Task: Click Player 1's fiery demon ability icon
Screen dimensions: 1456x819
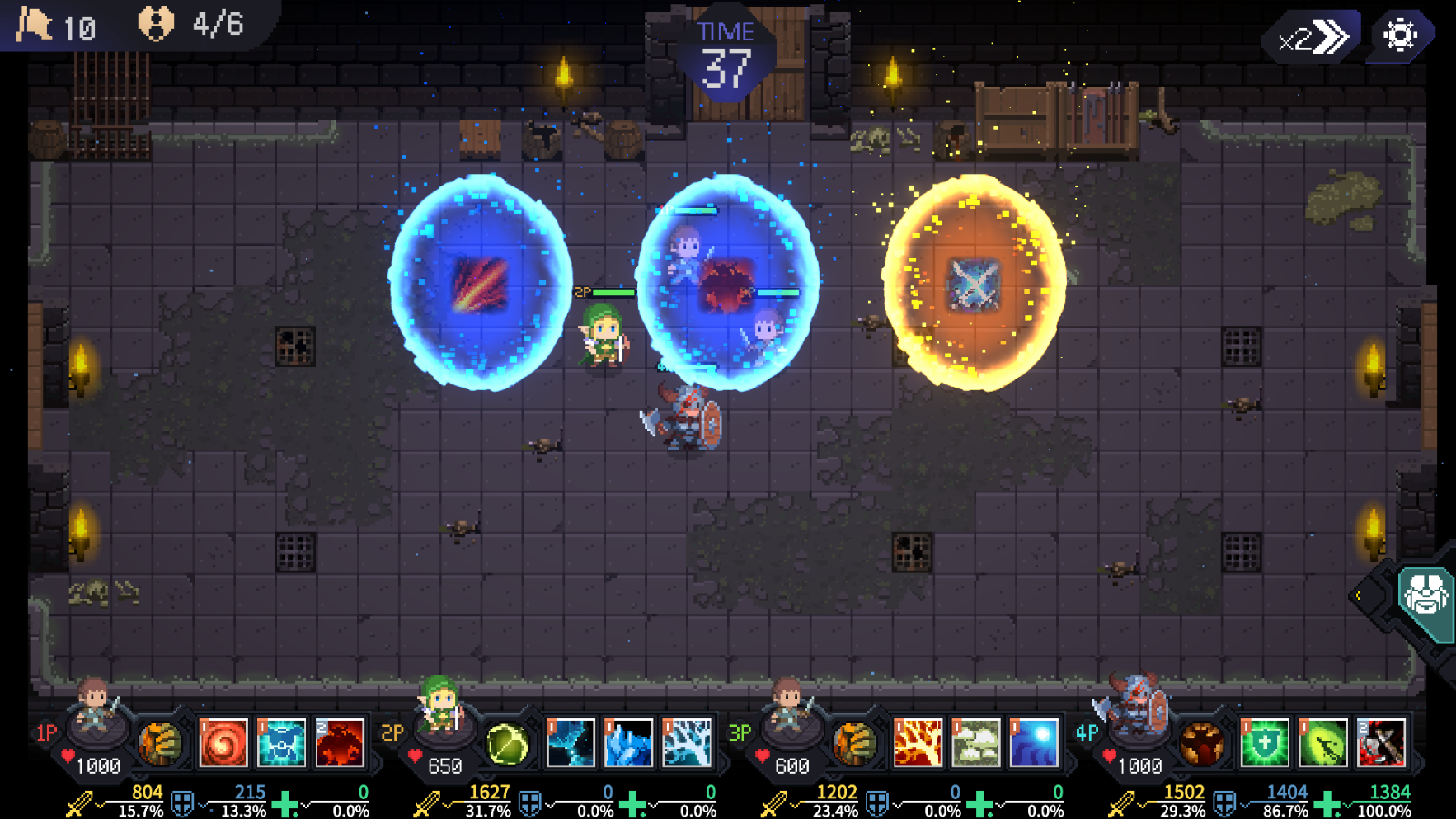Action: pyautogui.click(x=338, y=743)
